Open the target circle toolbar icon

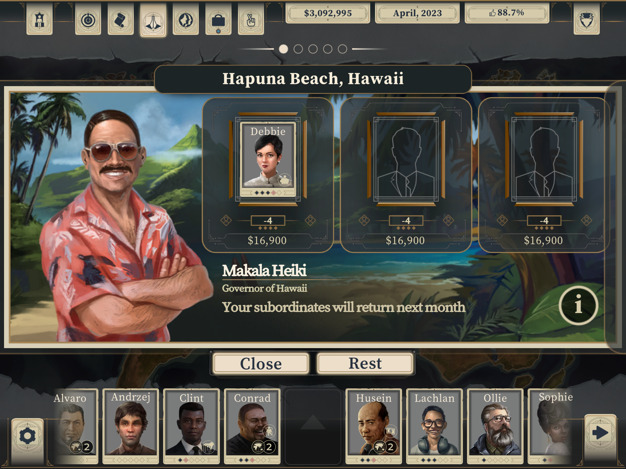[x=89, y=19]
